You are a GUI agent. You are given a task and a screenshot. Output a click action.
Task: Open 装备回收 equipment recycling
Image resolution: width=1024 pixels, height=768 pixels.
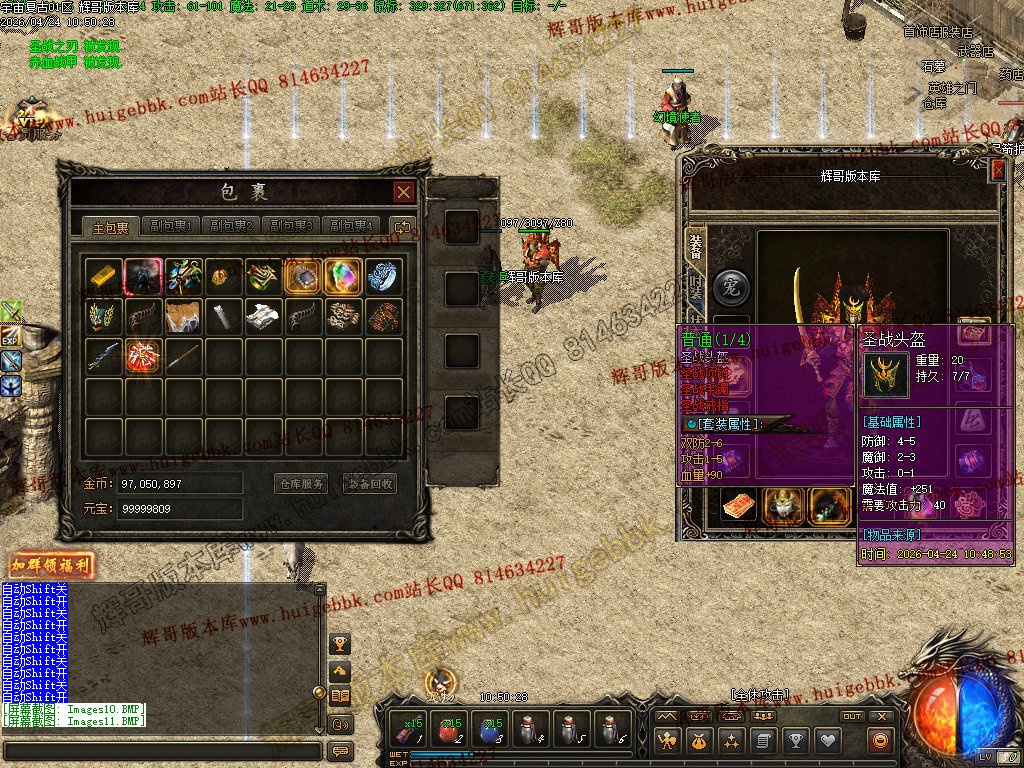(x=370, y=484)
